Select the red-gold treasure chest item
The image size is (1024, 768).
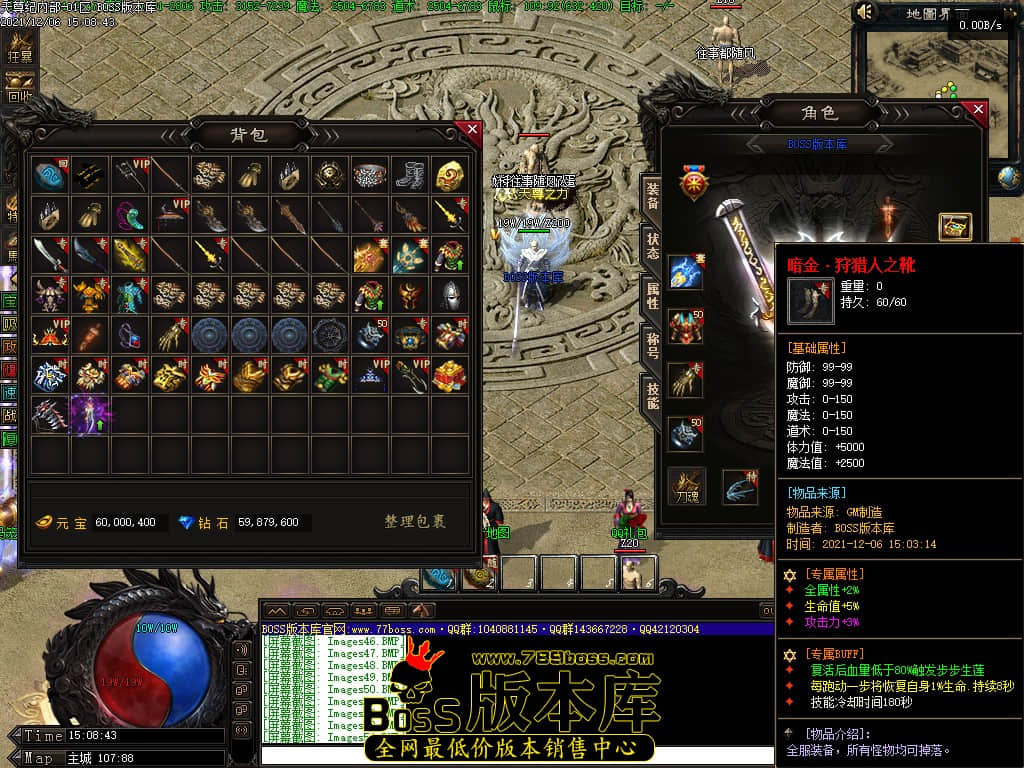(450, 375)
